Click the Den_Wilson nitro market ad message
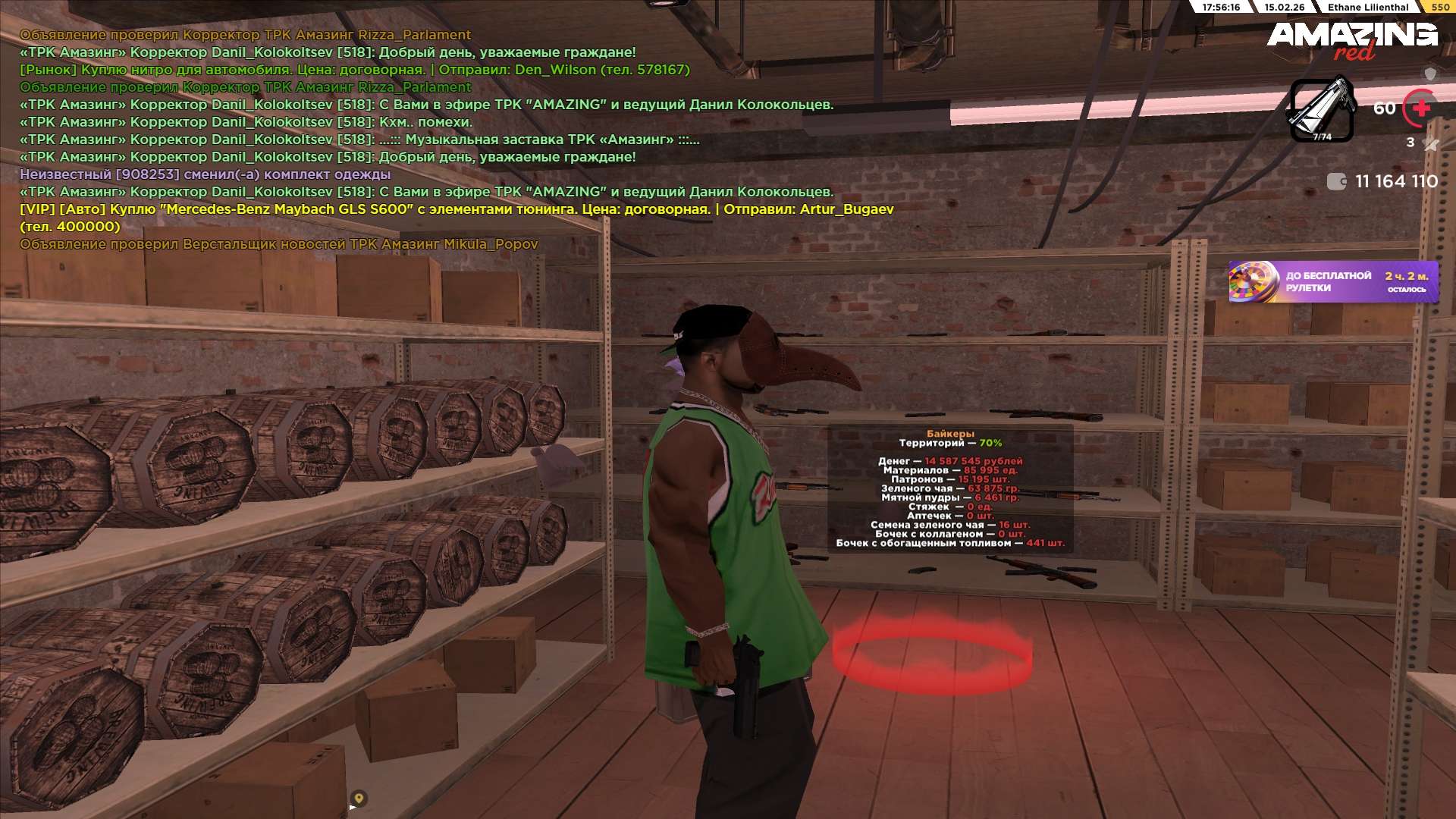1456x819 pixels. 354,70
